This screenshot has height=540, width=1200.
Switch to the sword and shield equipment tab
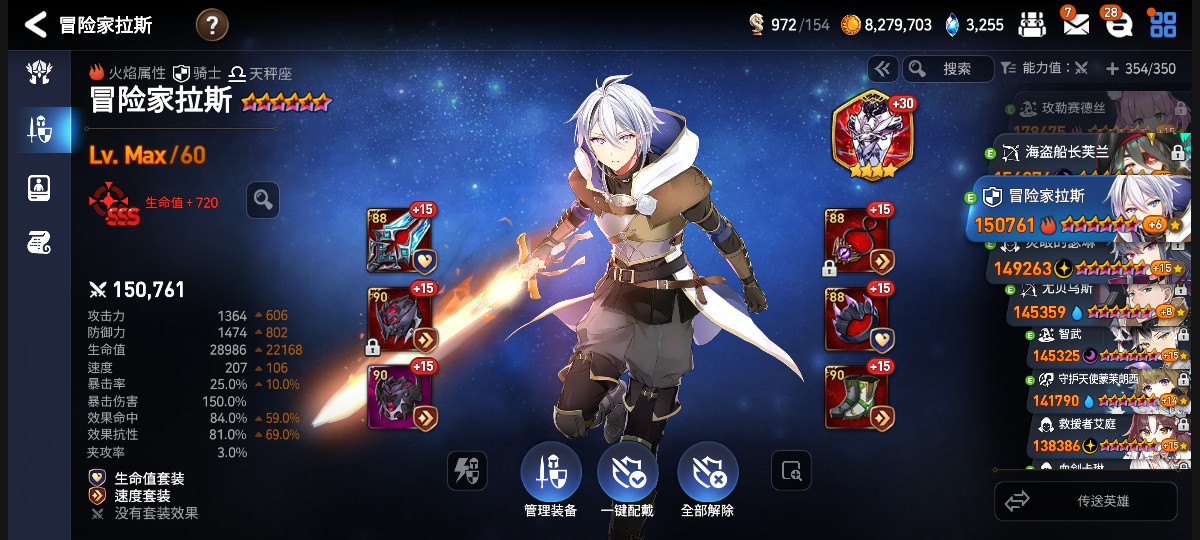click(40, 129)
